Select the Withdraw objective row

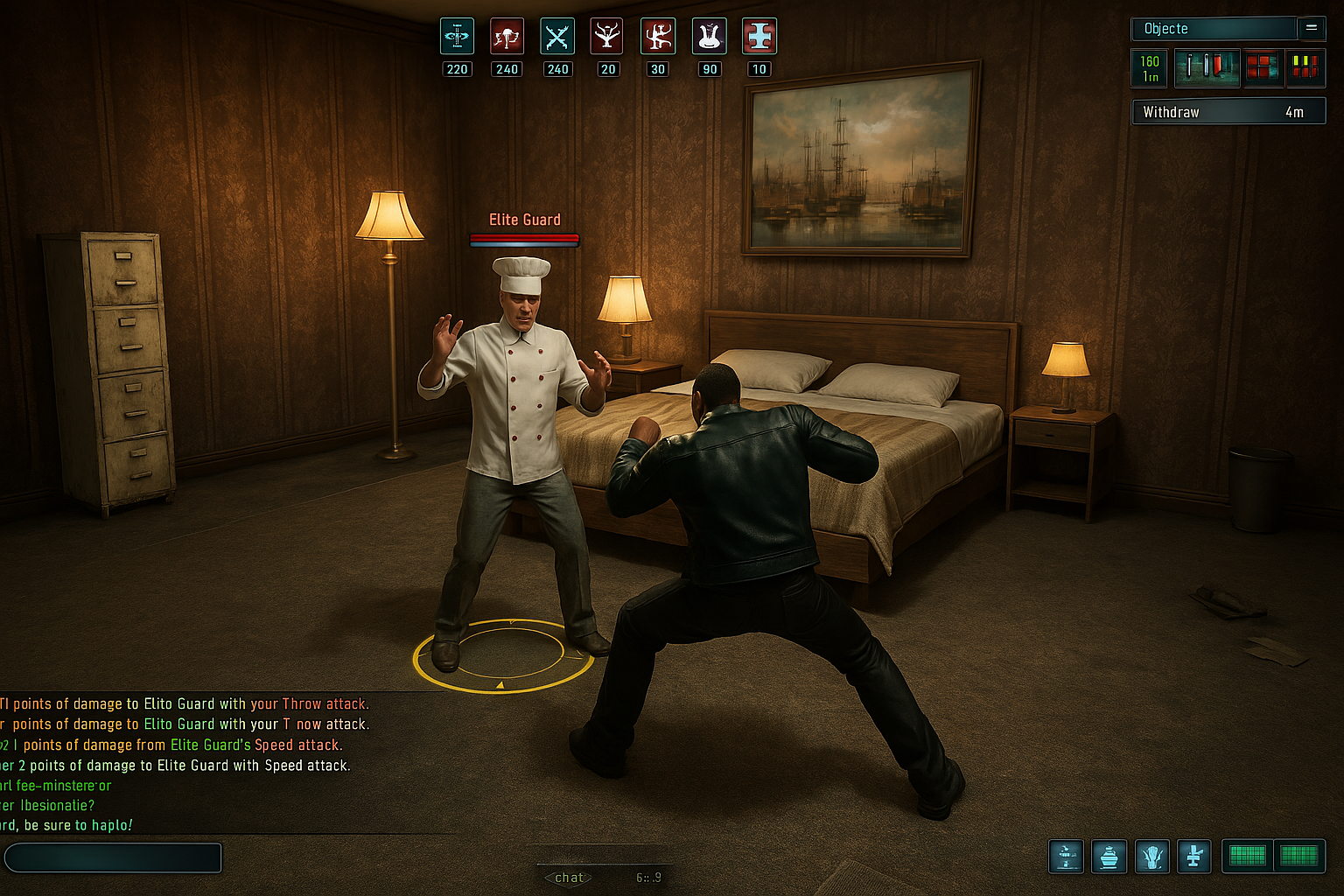point(1228,112)
